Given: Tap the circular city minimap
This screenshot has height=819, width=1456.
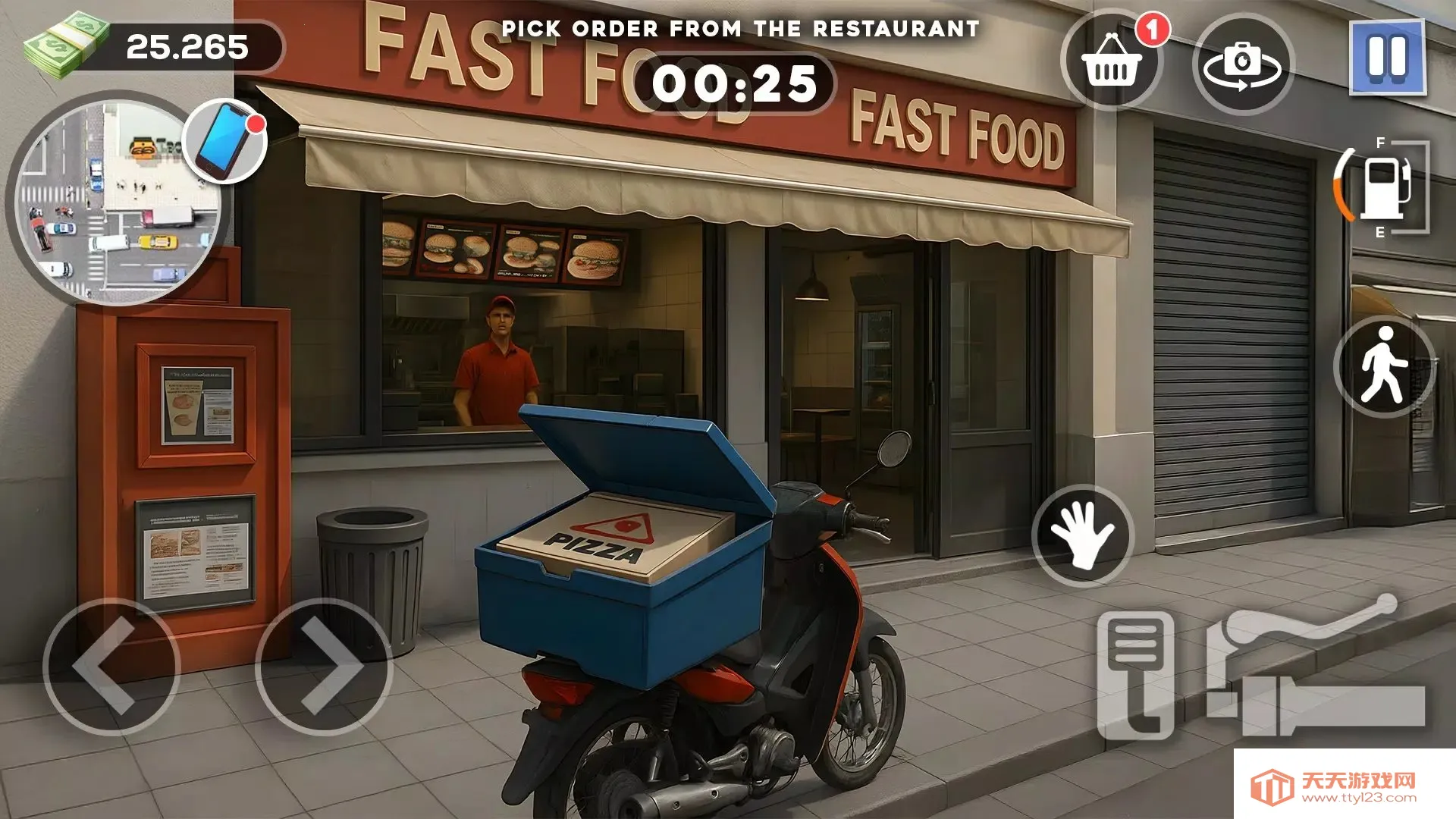Looking at the screenshot, I should pos(114,209).
